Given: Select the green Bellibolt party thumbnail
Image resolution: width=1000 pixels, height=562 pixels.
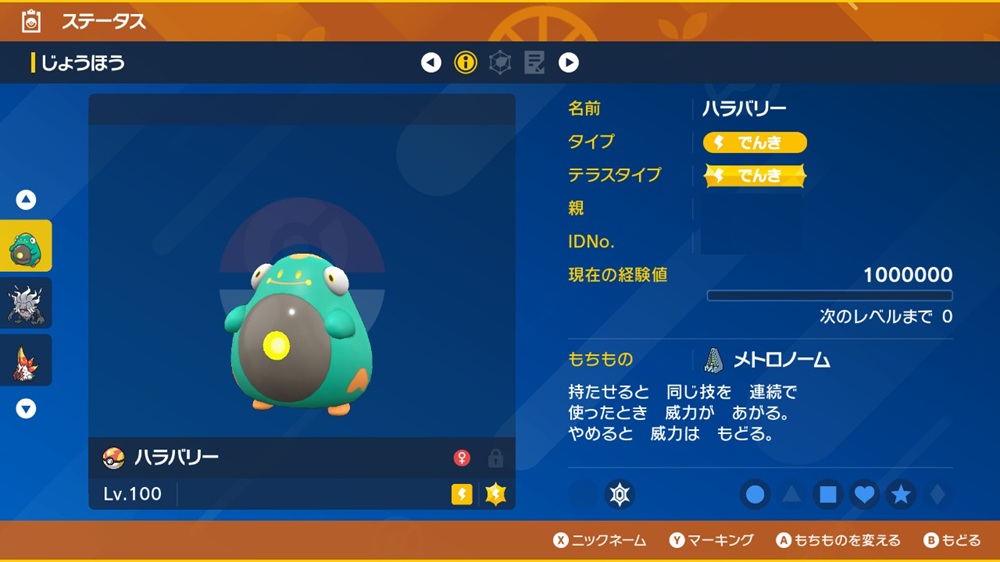Looking at the screenshot, I should [x=26, y=247].
